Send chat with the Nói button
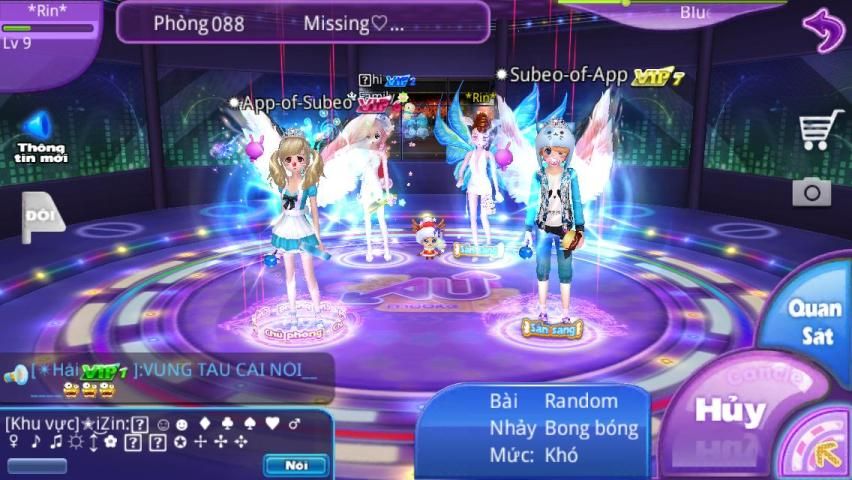The height and width of the screenshot is (480, 852). pyautogui.click(x=296, y=465)
